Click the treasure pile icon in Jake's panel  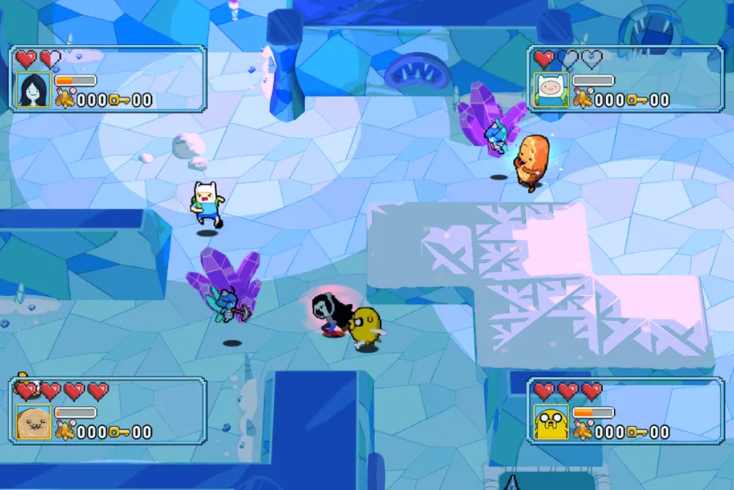pos(582,432)
